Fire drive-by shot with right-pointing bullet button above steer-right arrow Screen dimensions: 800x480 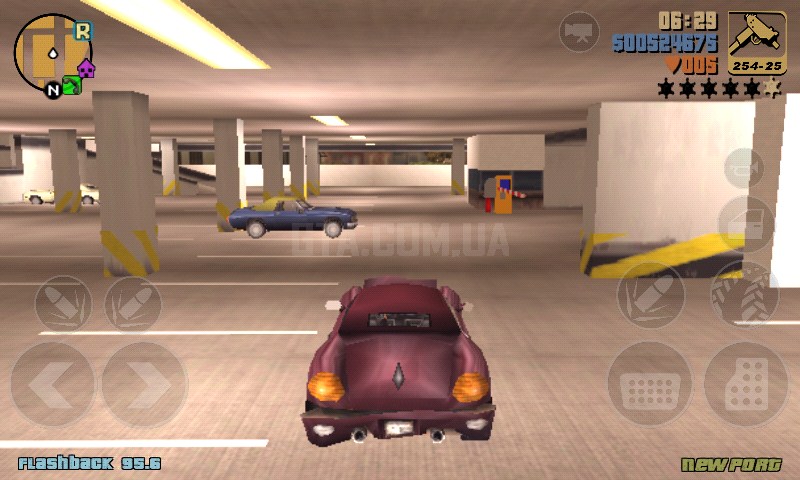click(133, 302)
